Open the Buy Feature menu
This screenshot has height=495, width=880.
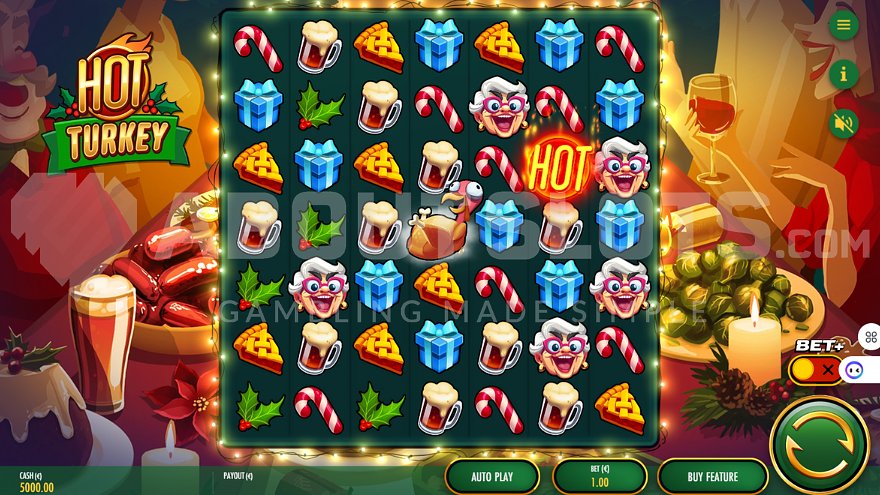point(712,476)
